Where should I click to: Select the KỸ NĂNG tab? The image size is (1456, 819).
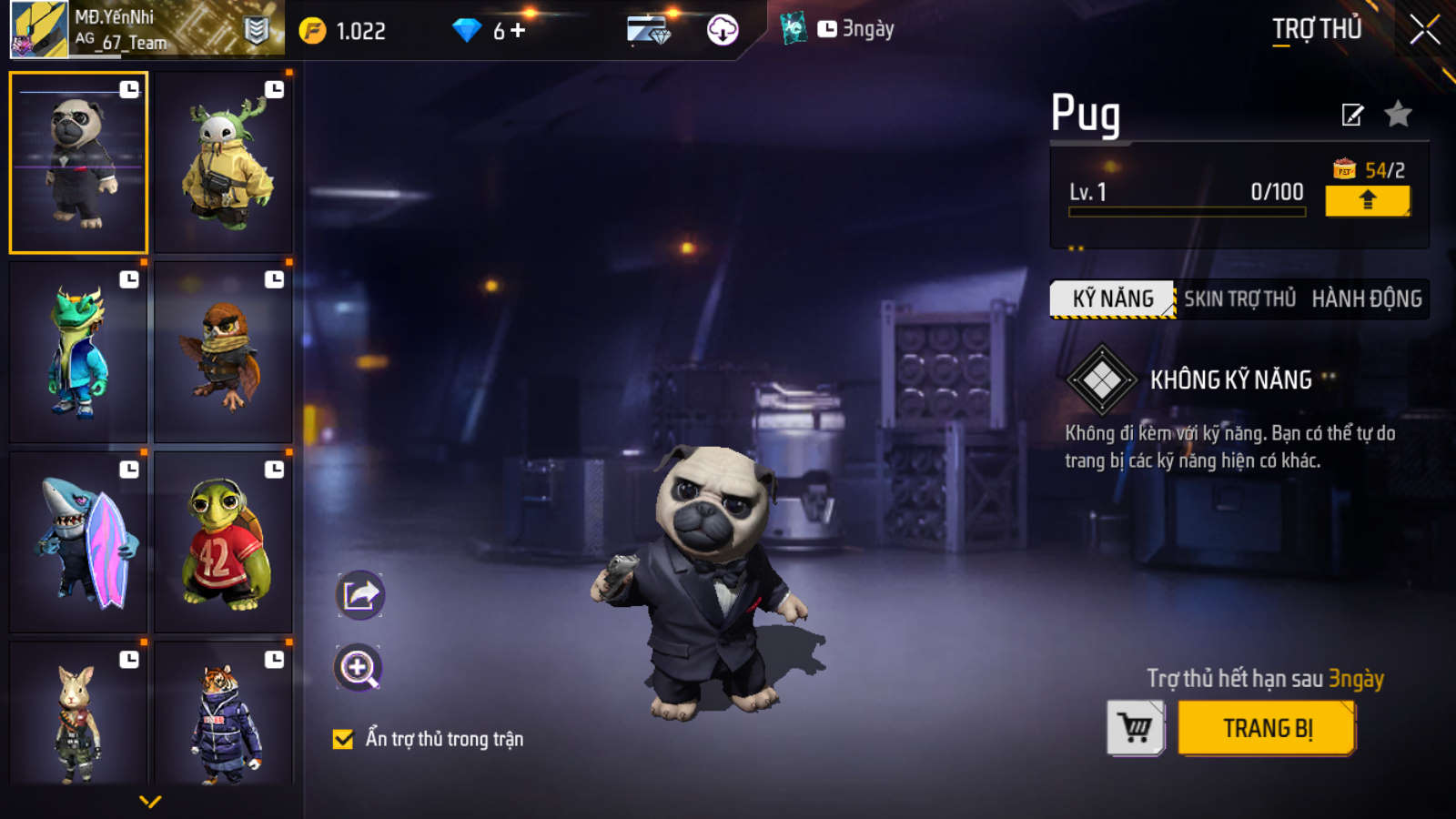[x=1112, y=299]
